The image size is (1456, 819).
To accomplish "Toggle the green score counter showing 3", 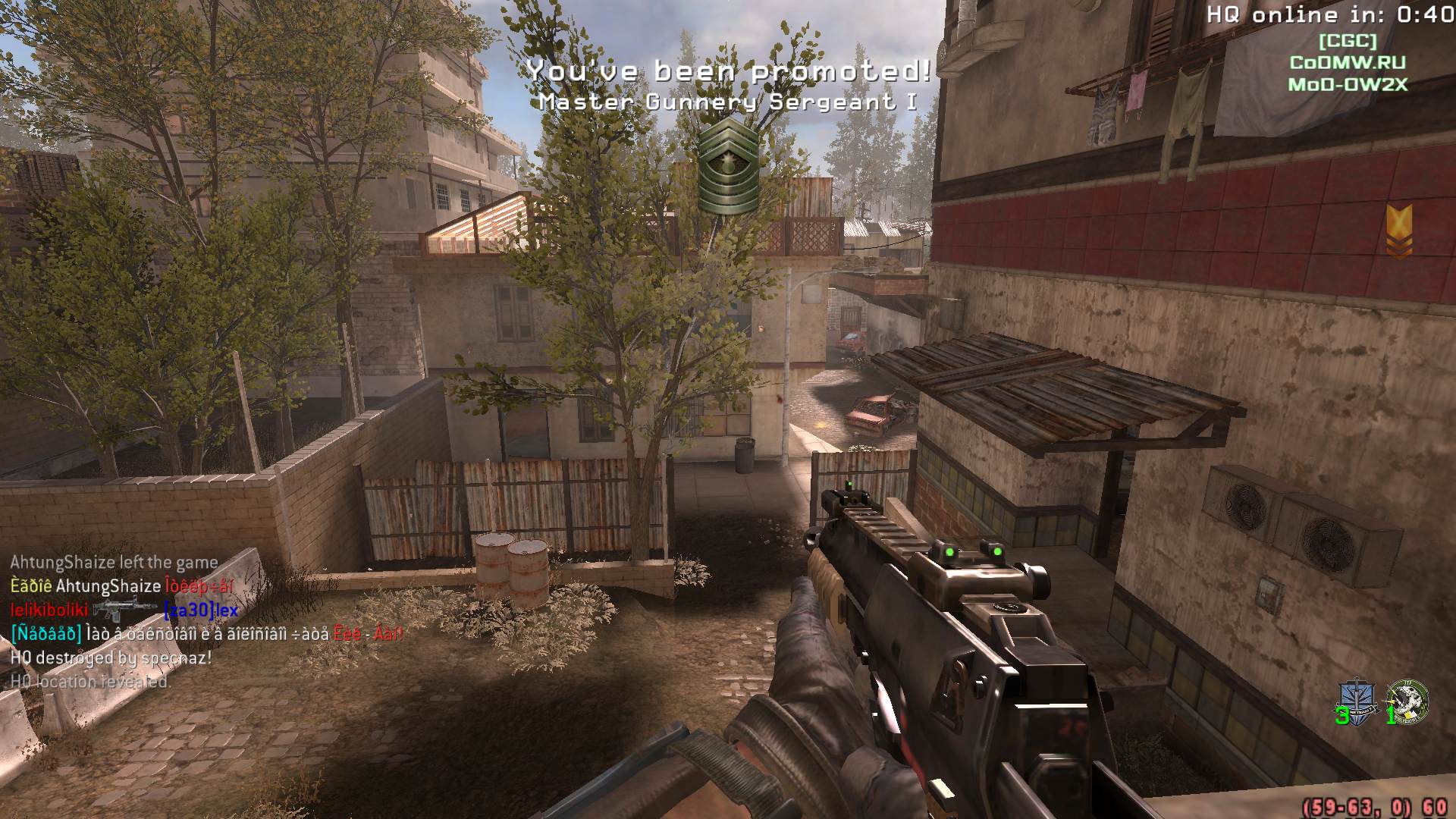I will click(x=1342, y=716).
